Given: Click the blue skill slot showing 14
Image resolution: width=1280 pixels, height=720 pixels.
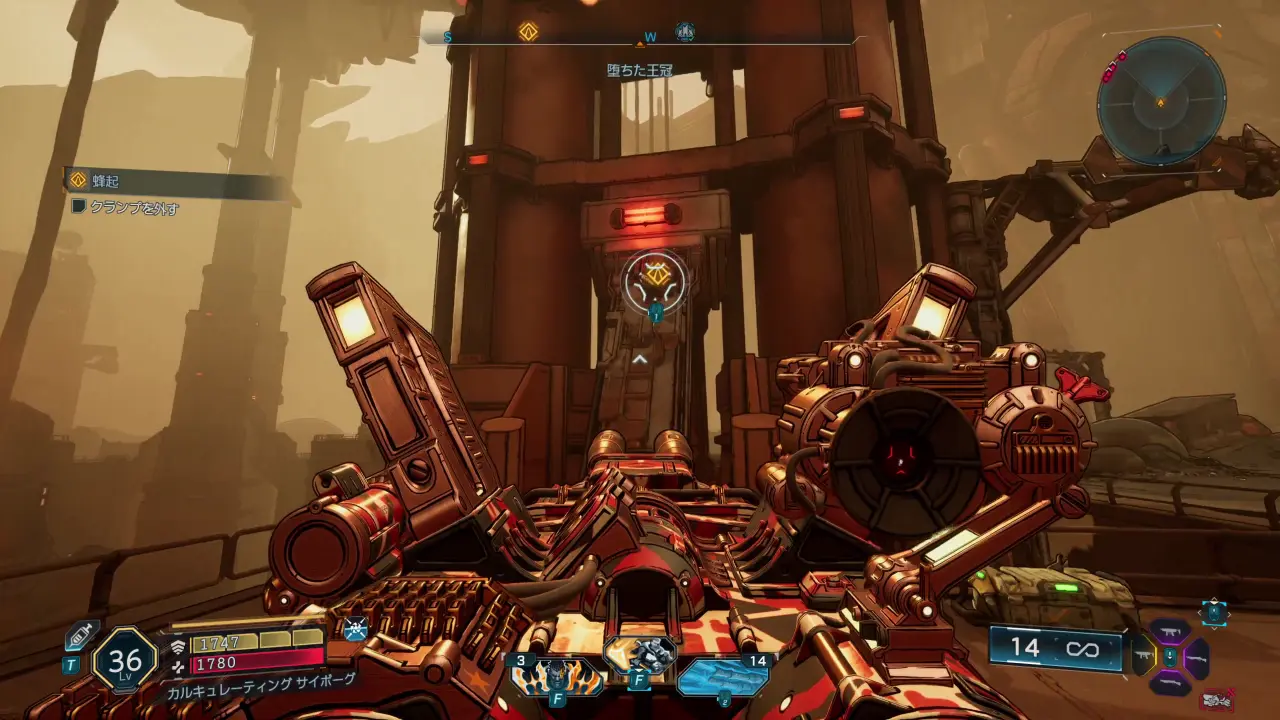Looking at the screenshot, I should point(722,675).
